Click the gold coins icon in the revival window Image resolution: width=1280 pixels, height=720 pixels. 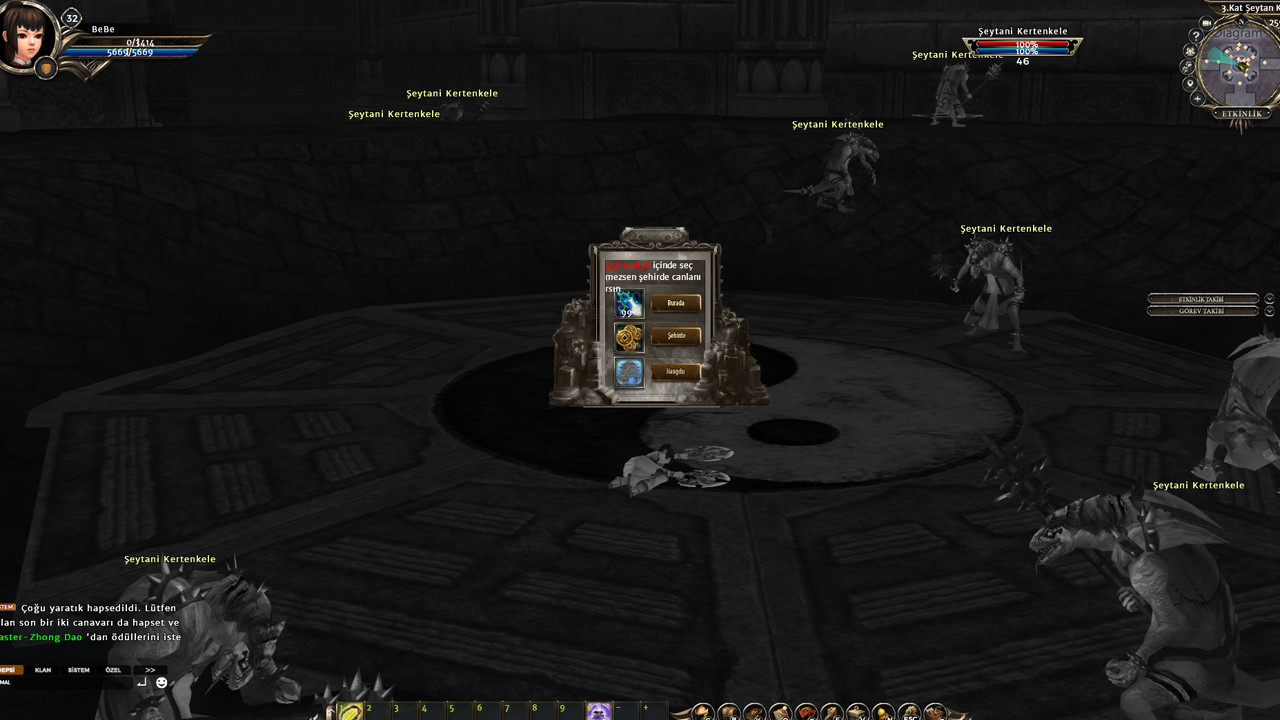630,336
